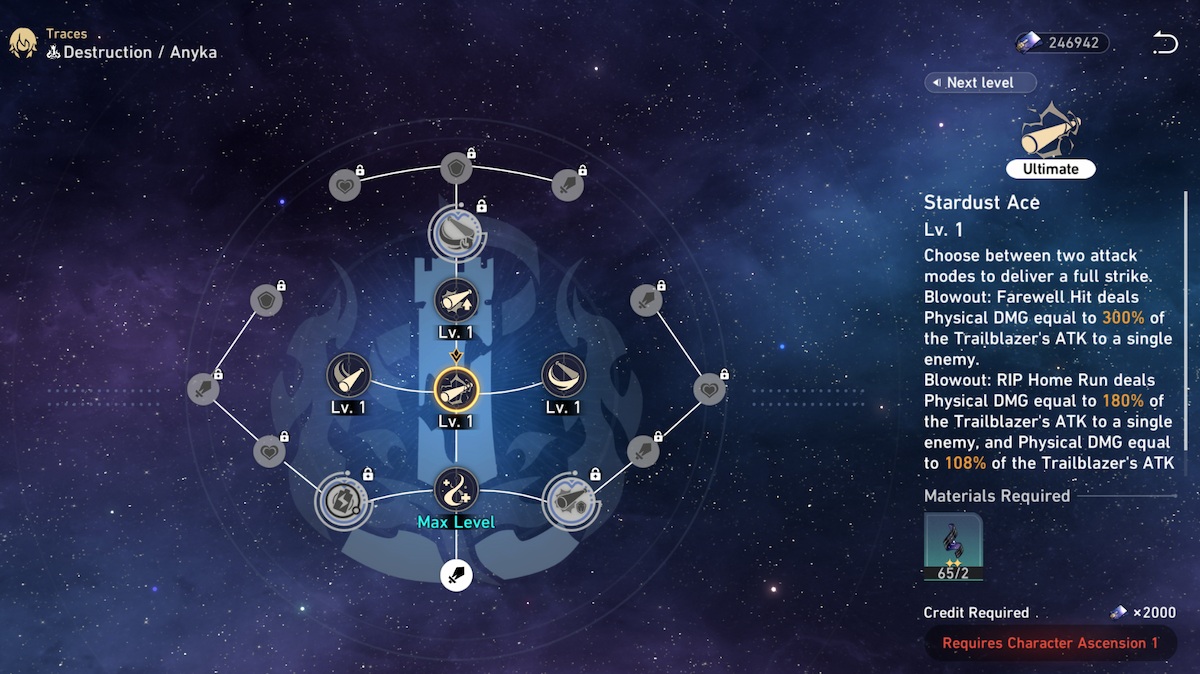
Task: Open the Basic ATK bat-swing trace node
Action: pos(348,375)
